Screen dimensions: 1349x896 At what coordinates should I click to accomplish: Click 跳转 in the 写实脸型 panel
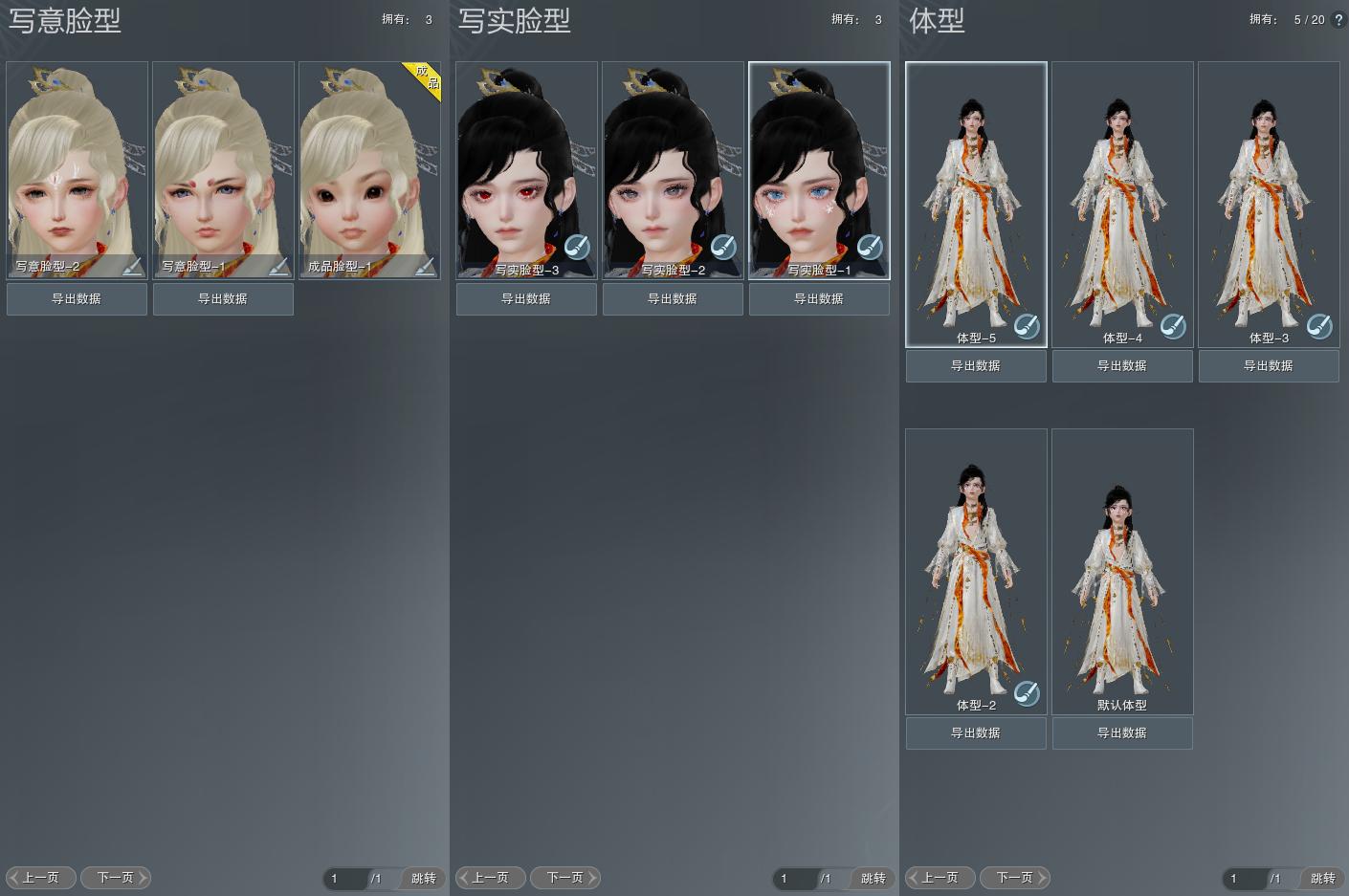tap(873, 879)
